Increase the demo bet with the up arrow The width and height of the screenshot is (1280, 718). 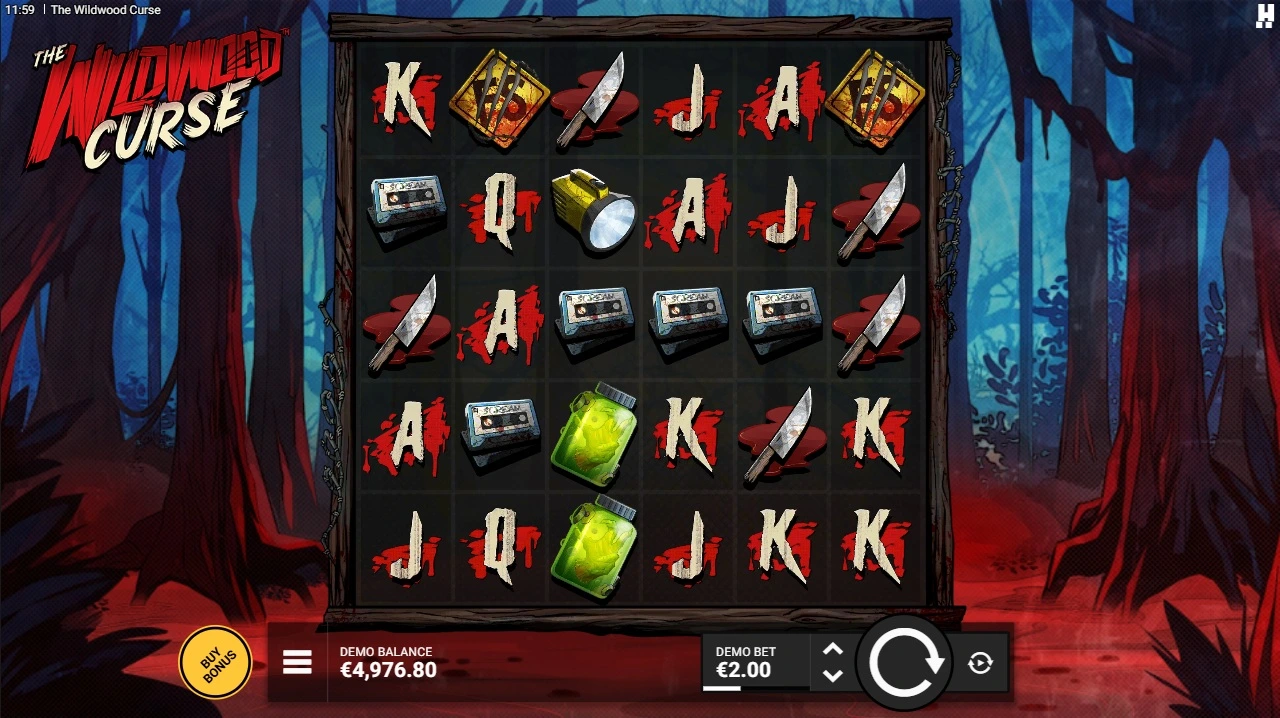832,650
